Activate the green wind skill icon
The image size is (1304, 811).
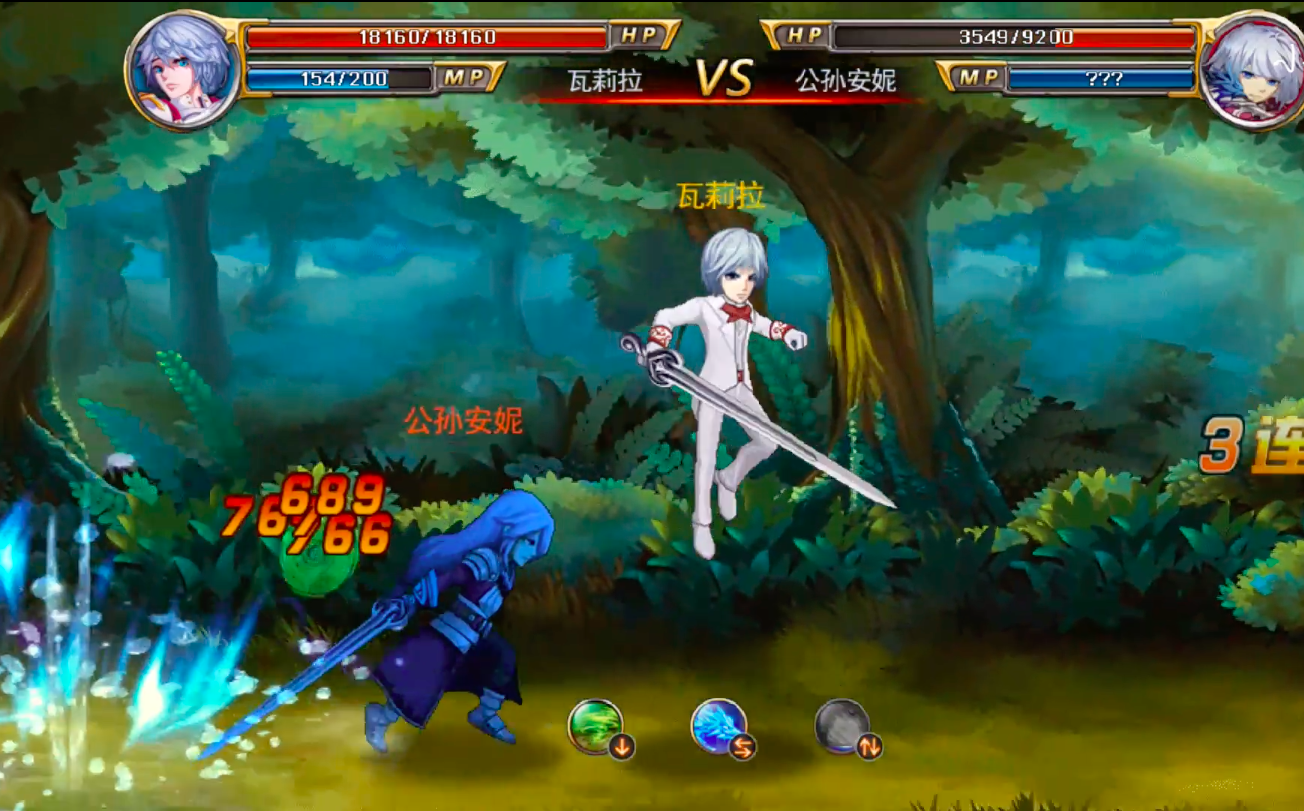(x=597, y=727)
